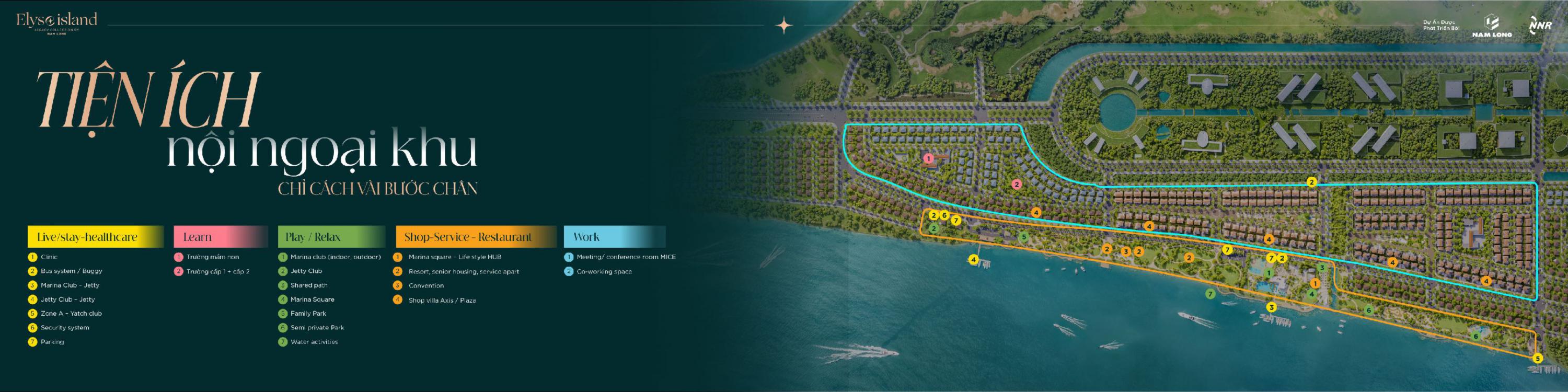
Task: Select the Trường cấp 1 + cấp 2 entry
Action: pyautogui.click(x=217, y=271)
